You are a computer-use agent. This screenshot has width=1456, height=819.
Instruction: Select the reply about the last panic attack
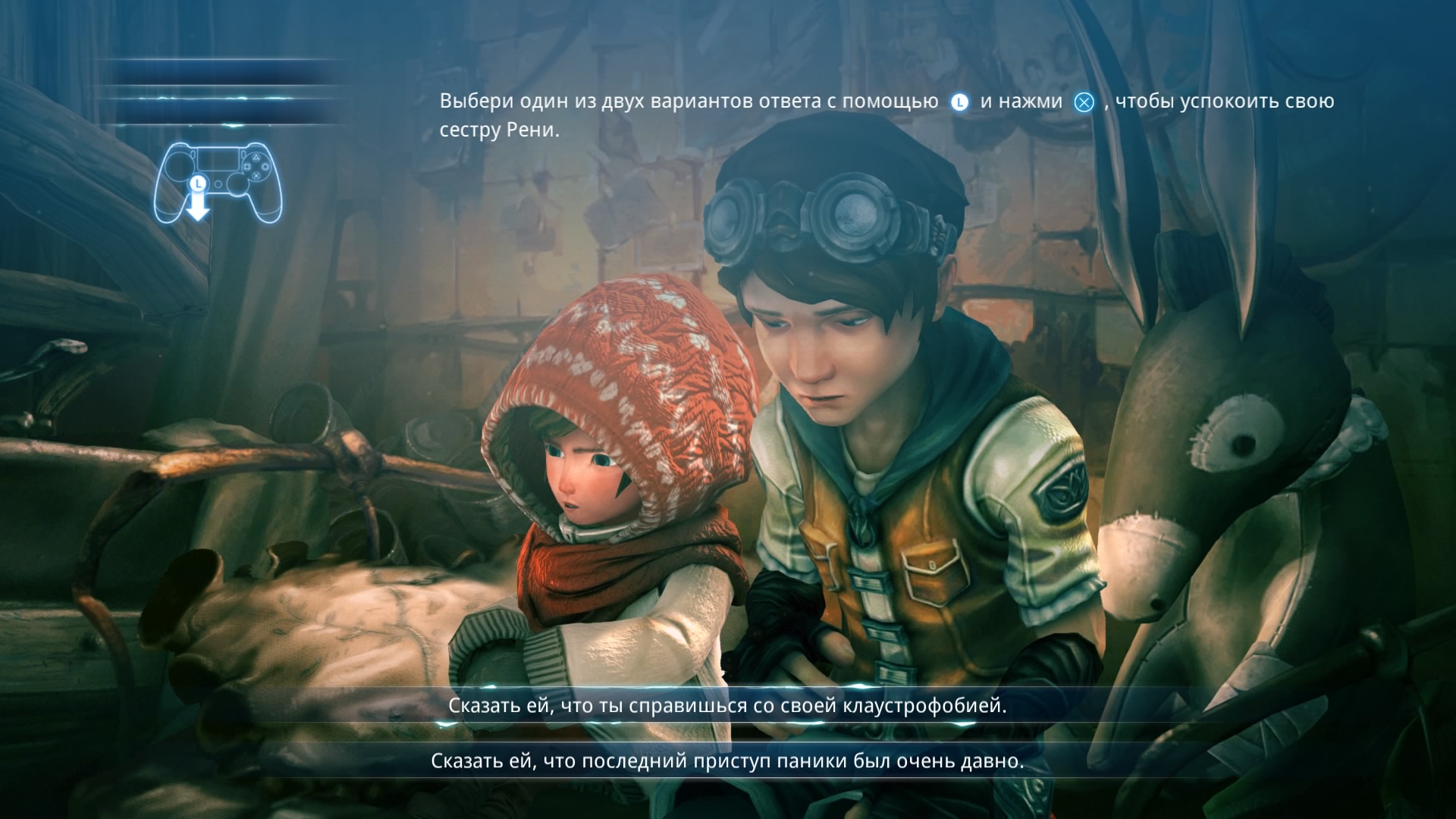[727, 761]
